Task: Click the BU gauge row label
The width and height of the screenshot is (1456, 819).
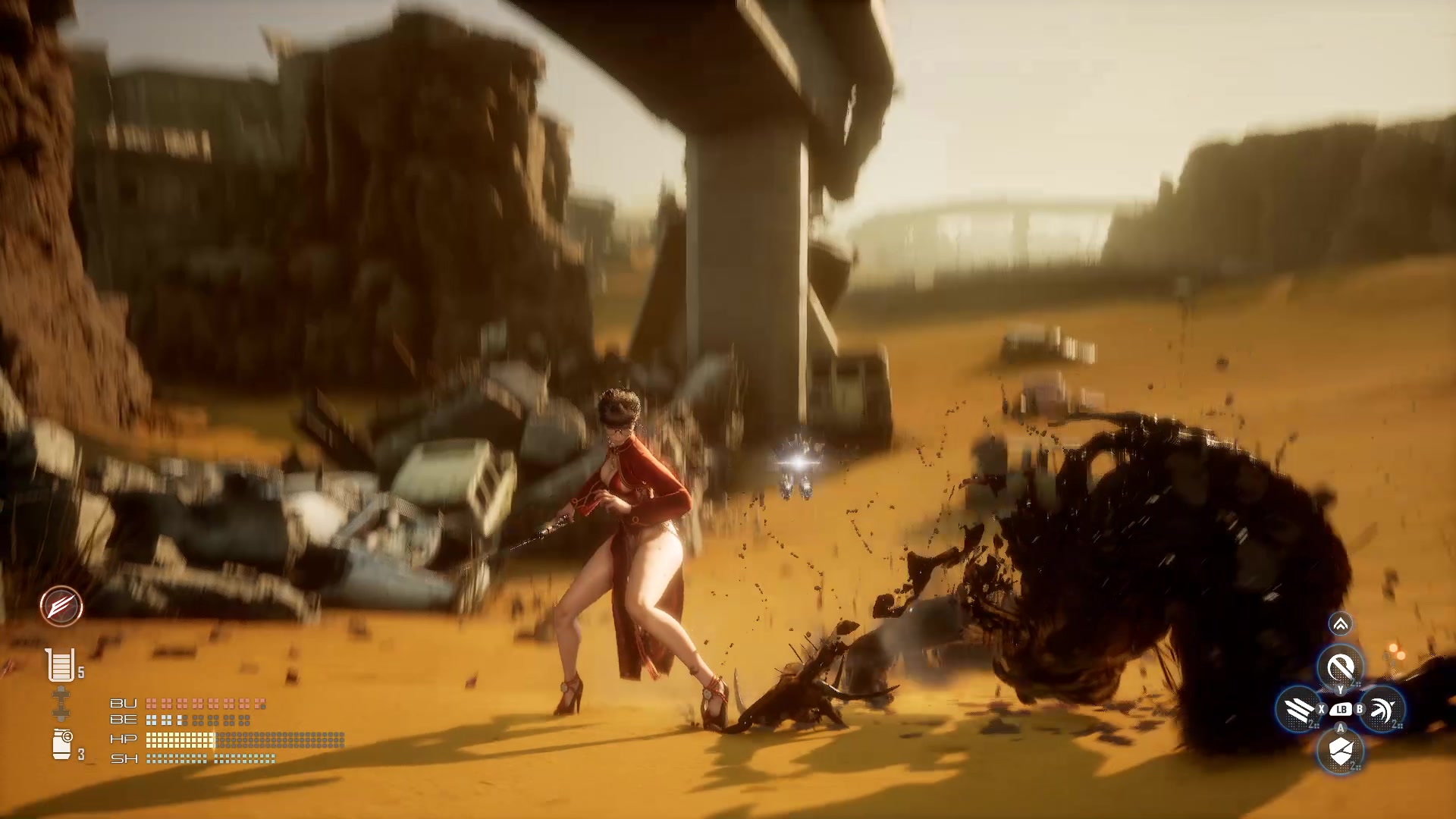Action: (123, 703)
